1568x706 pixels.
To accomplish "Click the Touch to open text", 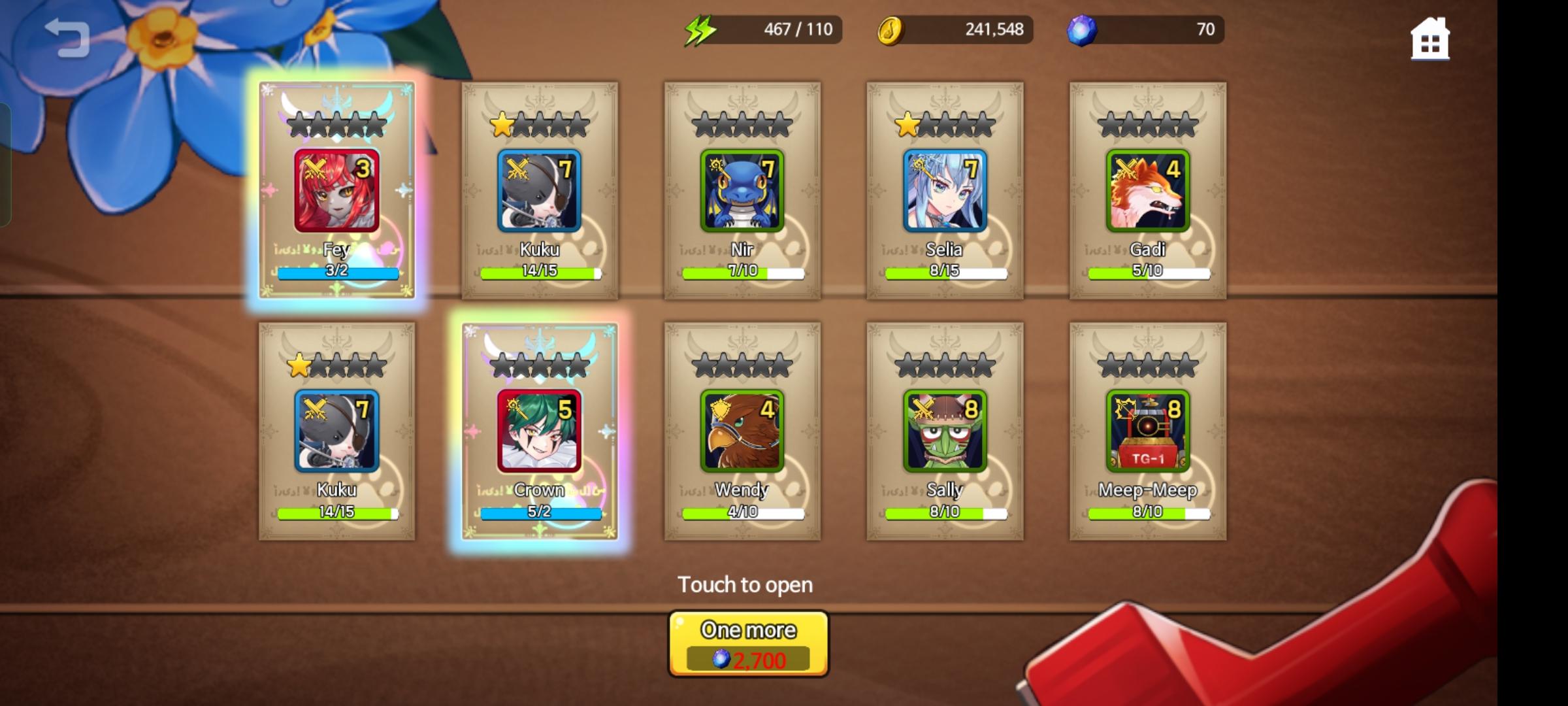I will point(747,584).
